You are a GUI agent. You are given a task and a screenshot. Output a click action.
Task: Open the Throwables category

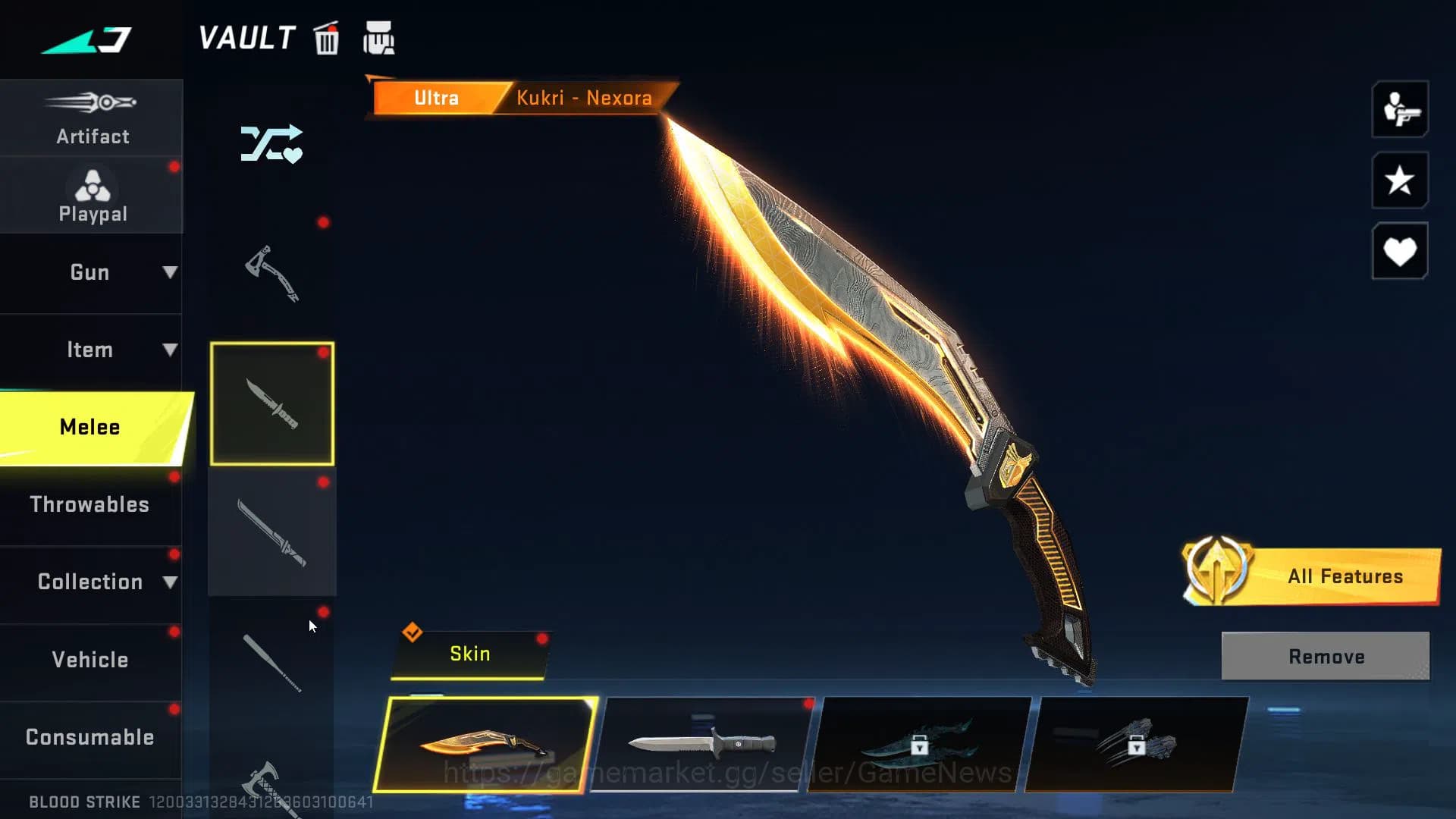91,504
